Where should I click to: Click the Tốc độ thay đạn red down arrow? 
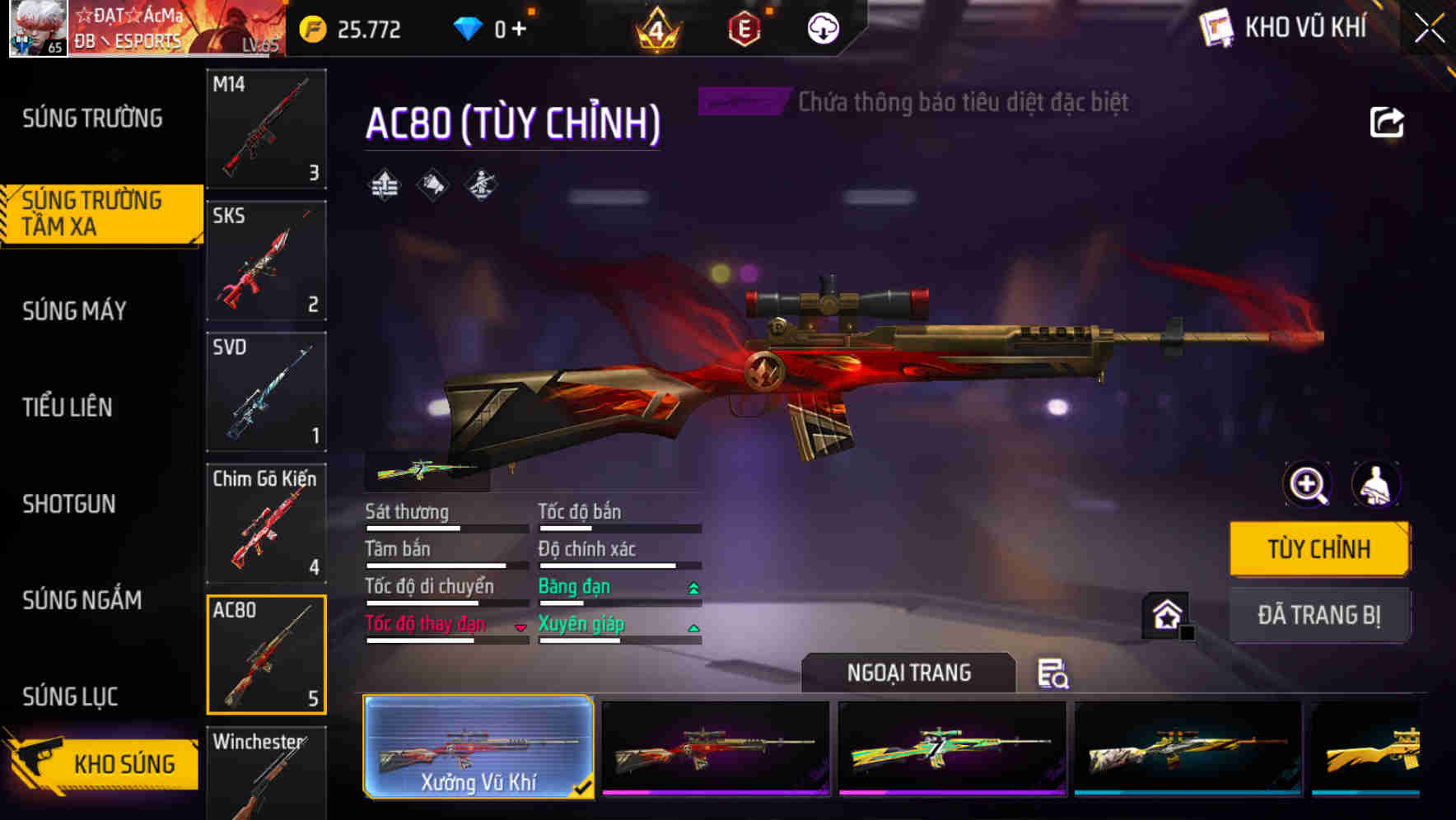point(521,627)
